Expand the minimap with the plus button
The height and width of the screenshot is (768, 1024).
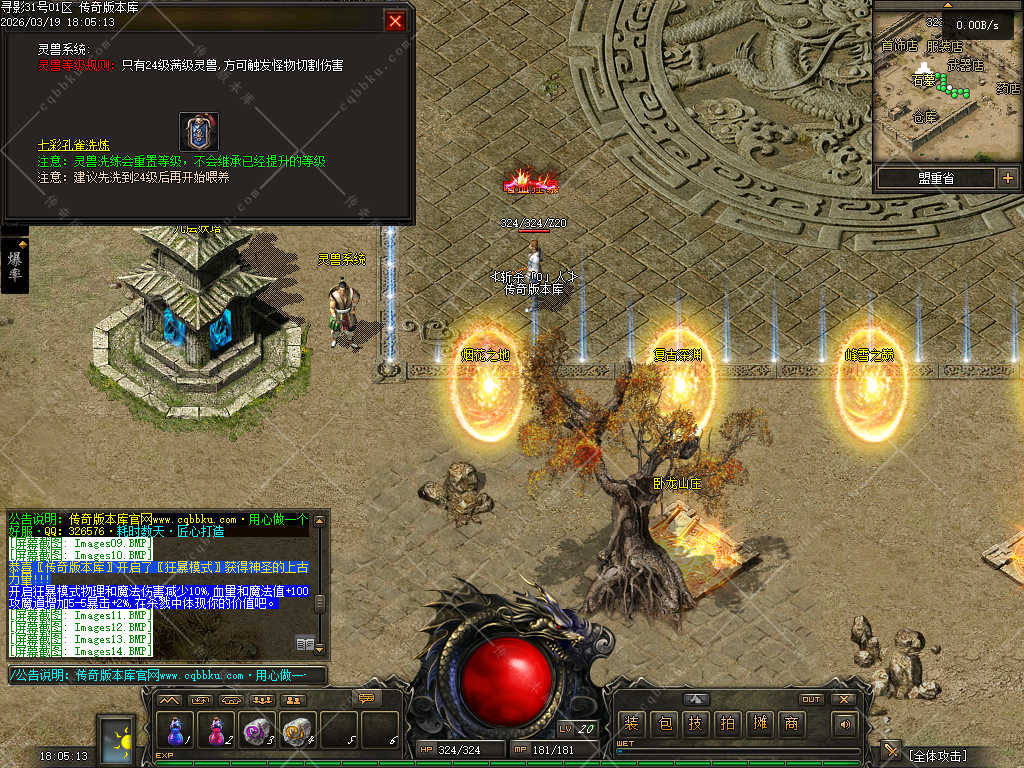click(1007, 178)
